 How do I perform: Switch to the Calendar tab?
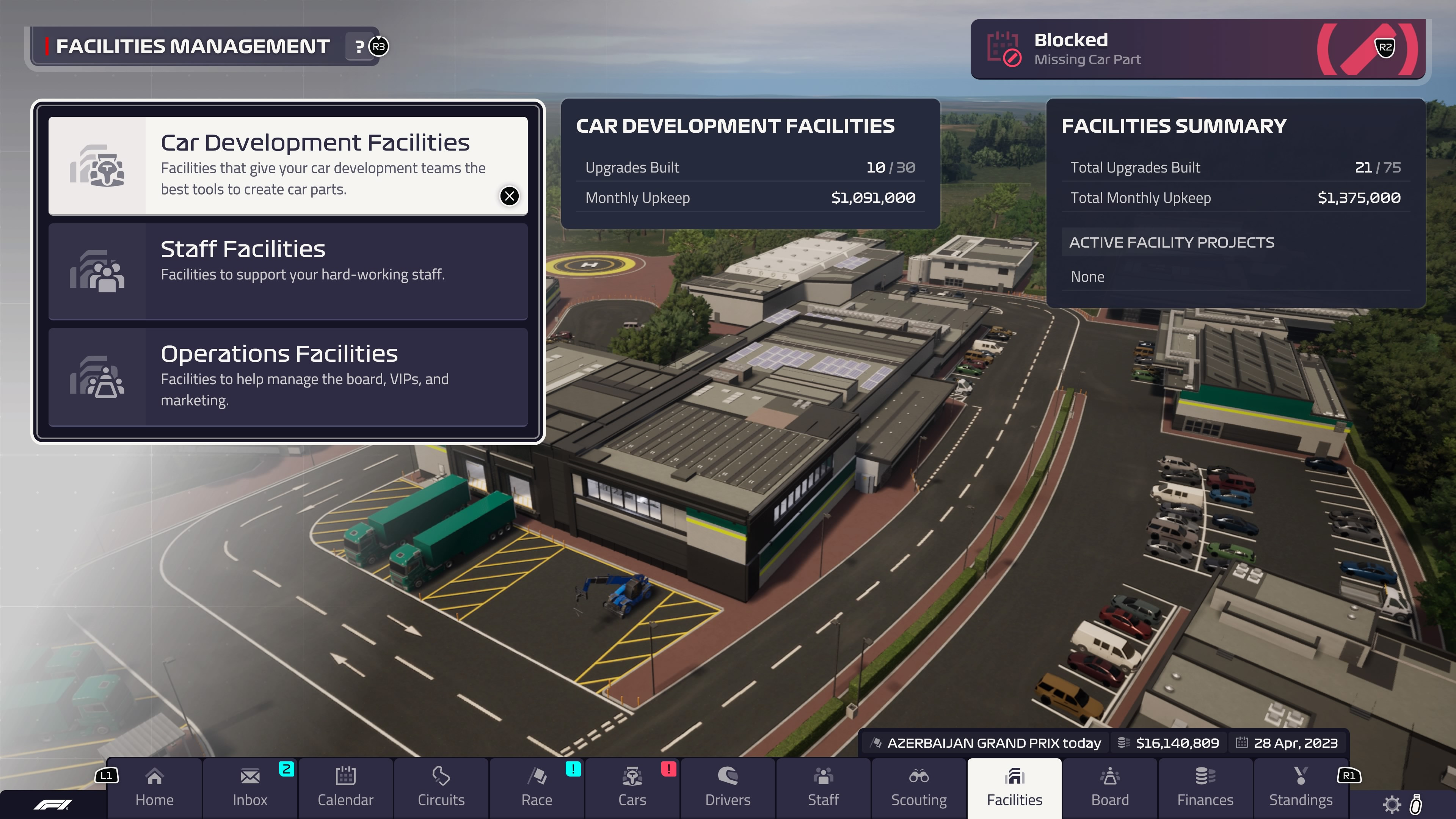pyautogui.click(x=345, y=788)
